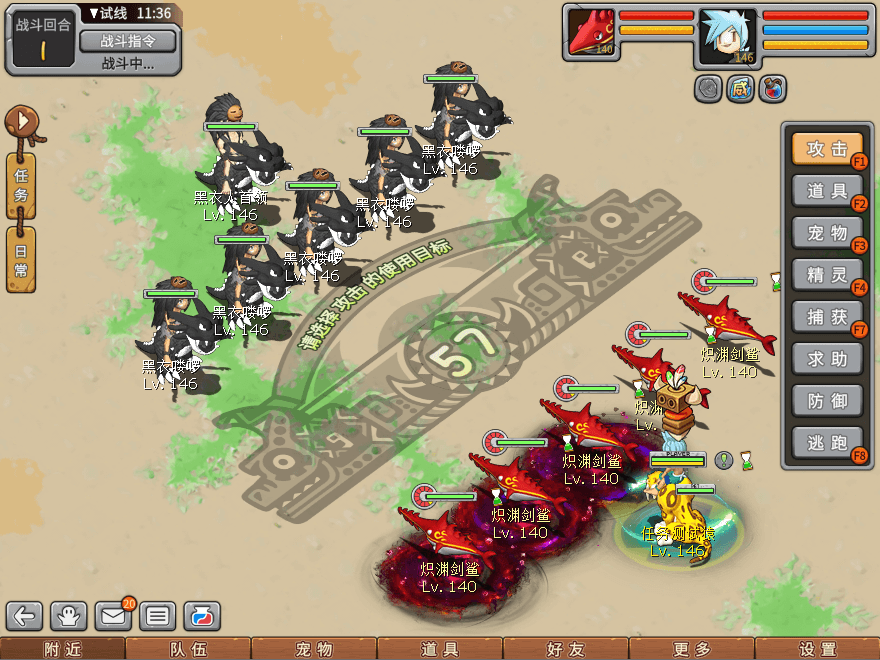
Task: Open the 战斗指令 battle orders button
Action: [x=127, y=41]
